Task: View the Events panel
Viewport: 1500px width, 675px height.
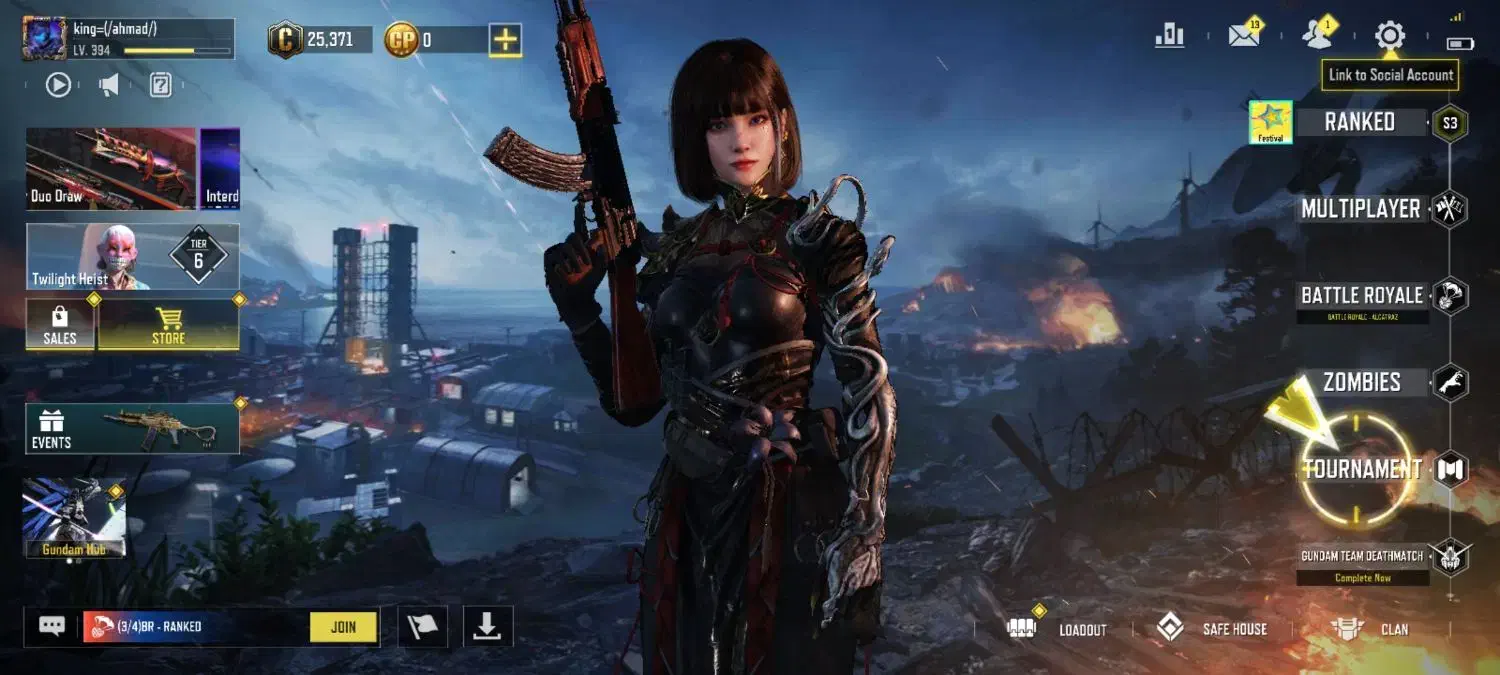Action: pos(132,428)
